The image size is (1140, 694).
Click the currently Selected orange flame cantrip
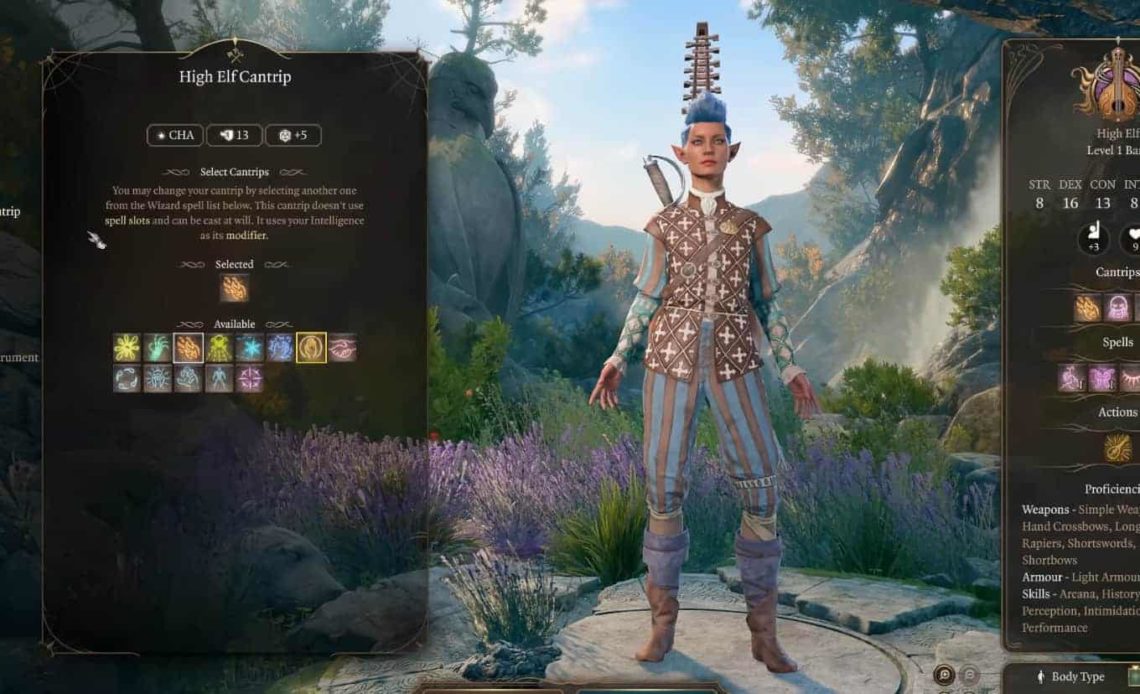pyautogui.click(x=234, y=288)
